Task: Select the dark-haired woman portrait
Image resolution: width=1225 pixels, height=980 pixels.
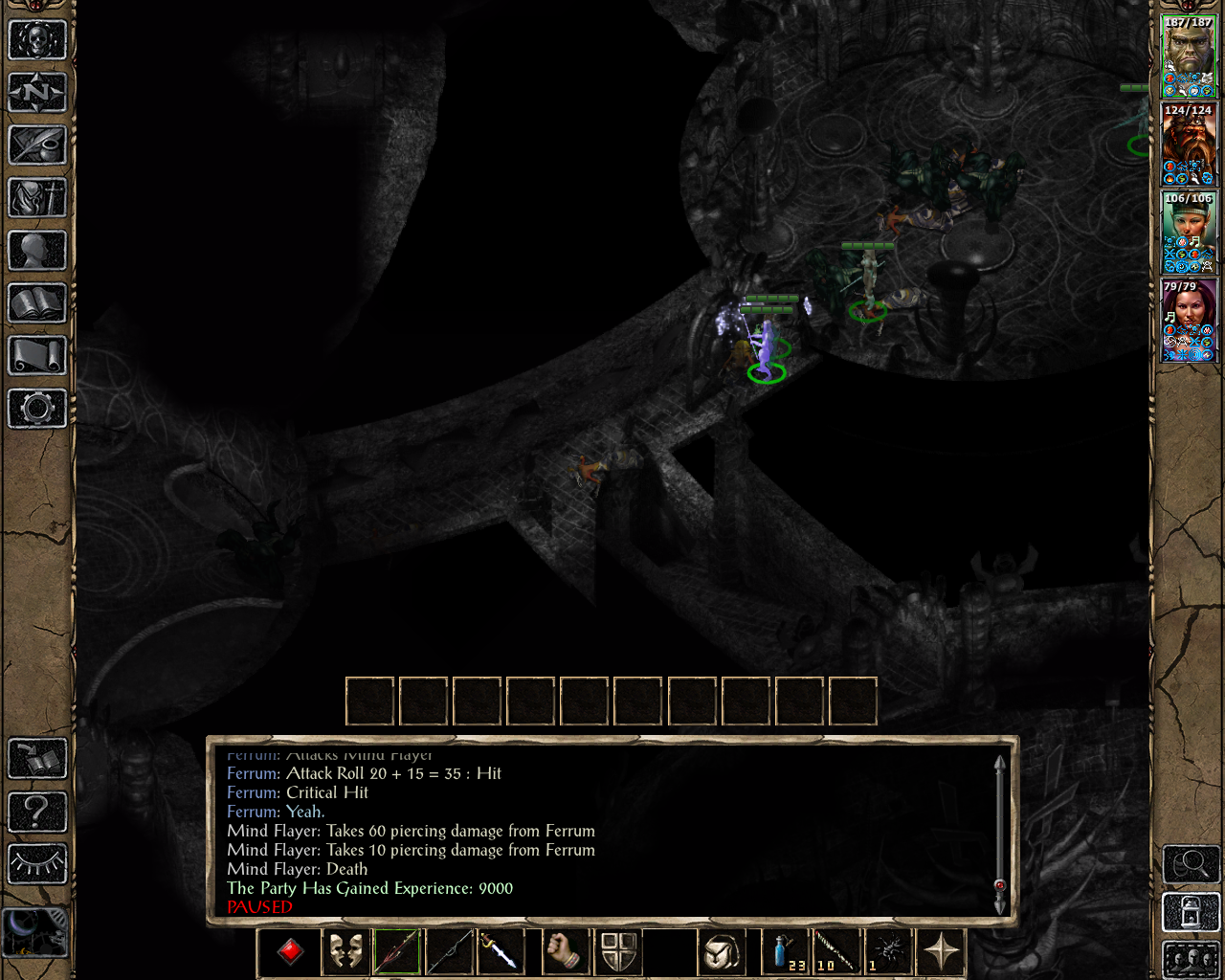Action: point(1189,321)
